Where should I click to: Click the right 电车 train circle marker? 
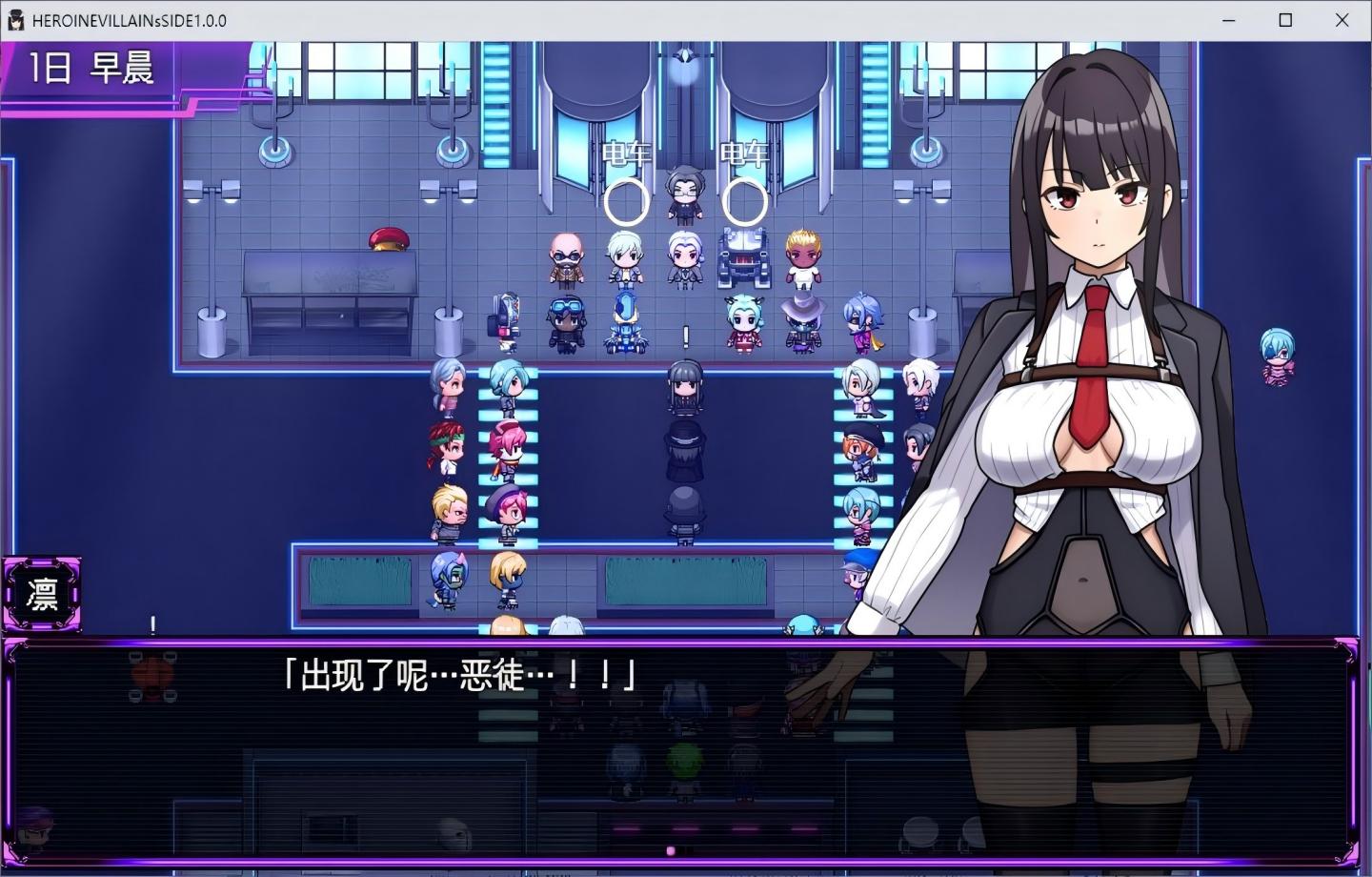coord(744,200)
